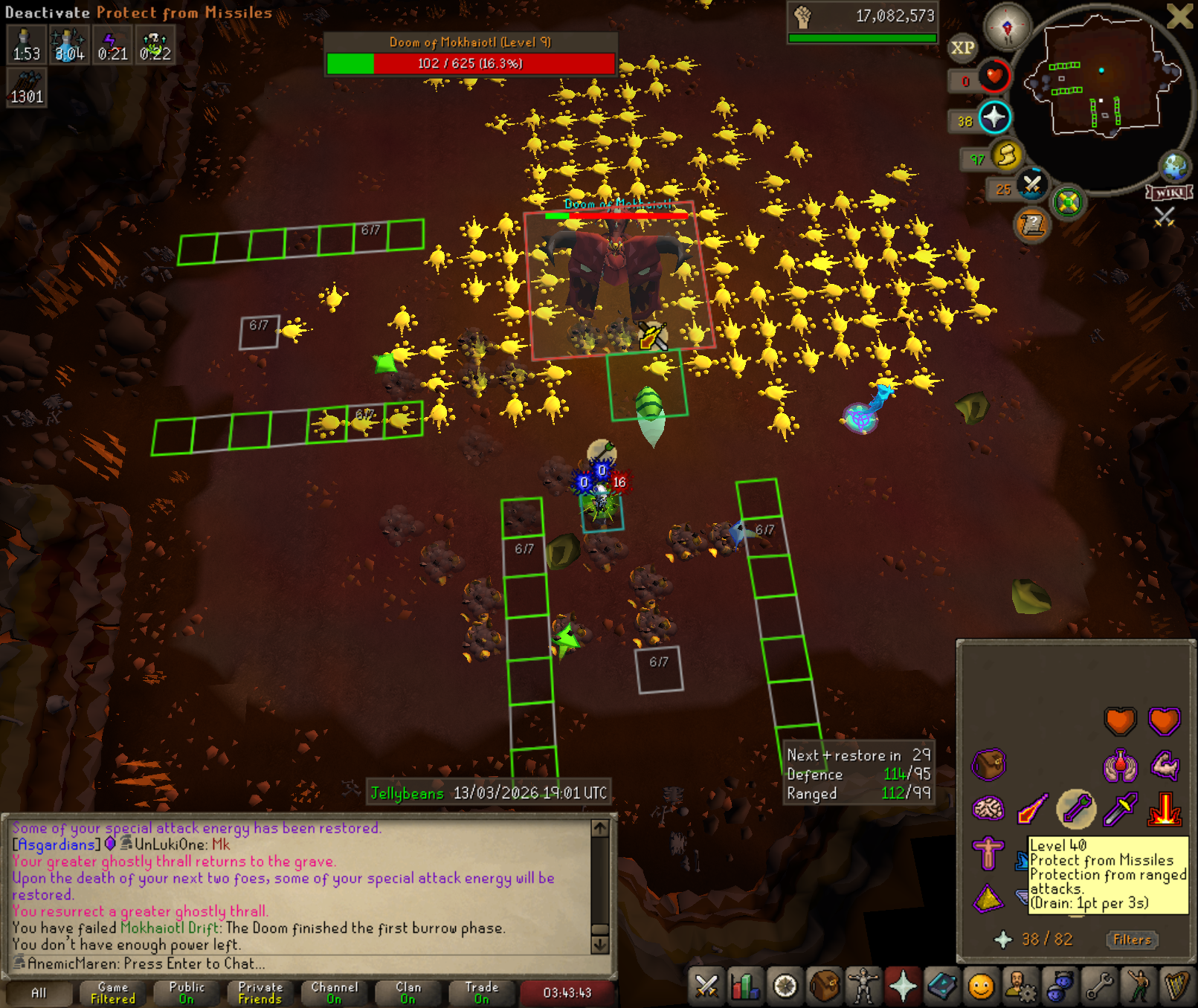Open the prayer Filters button
This screenshot has width=1198, height=1008.
click(1132, 940)
